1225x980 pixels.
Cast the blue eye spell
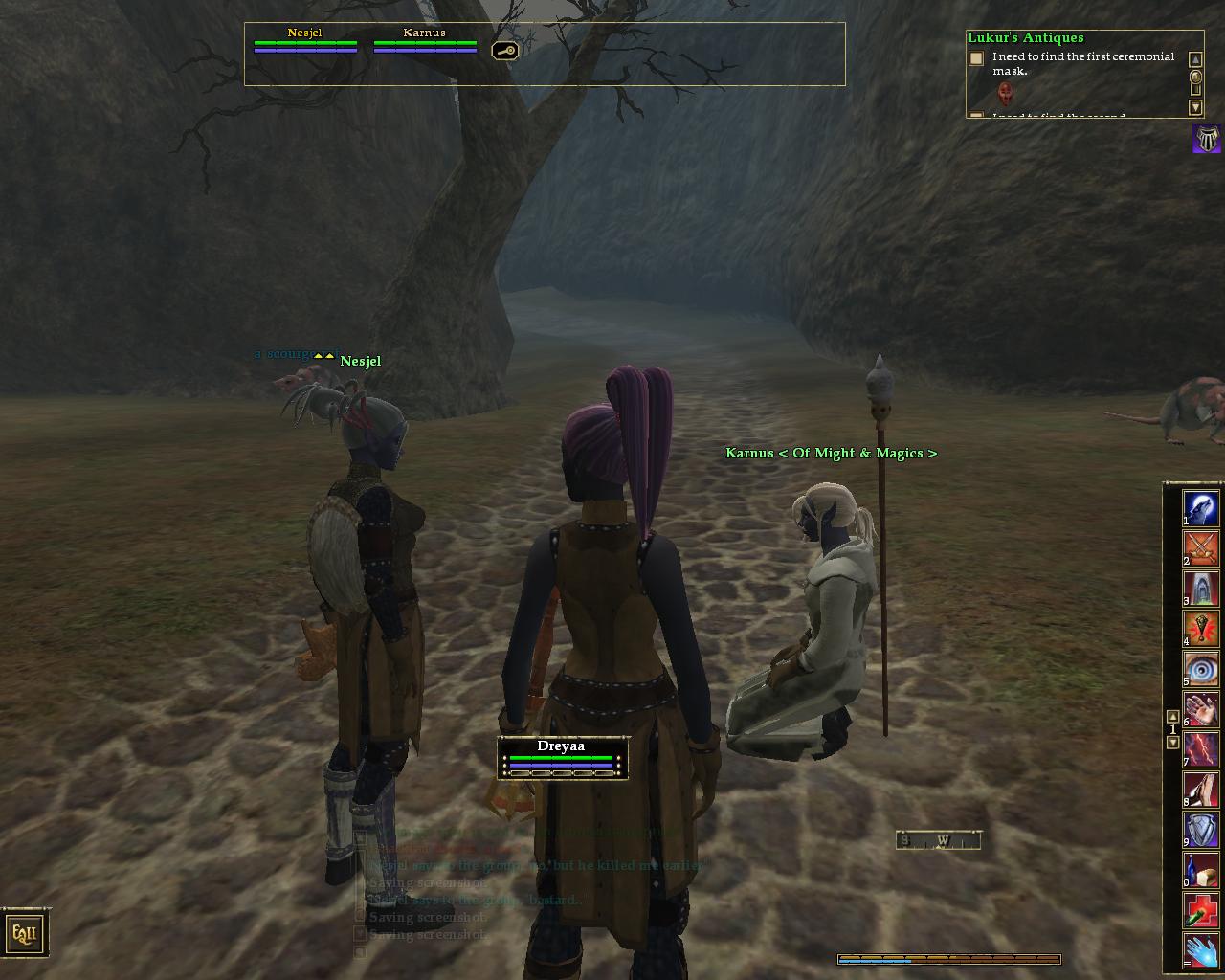point(1201,668)
